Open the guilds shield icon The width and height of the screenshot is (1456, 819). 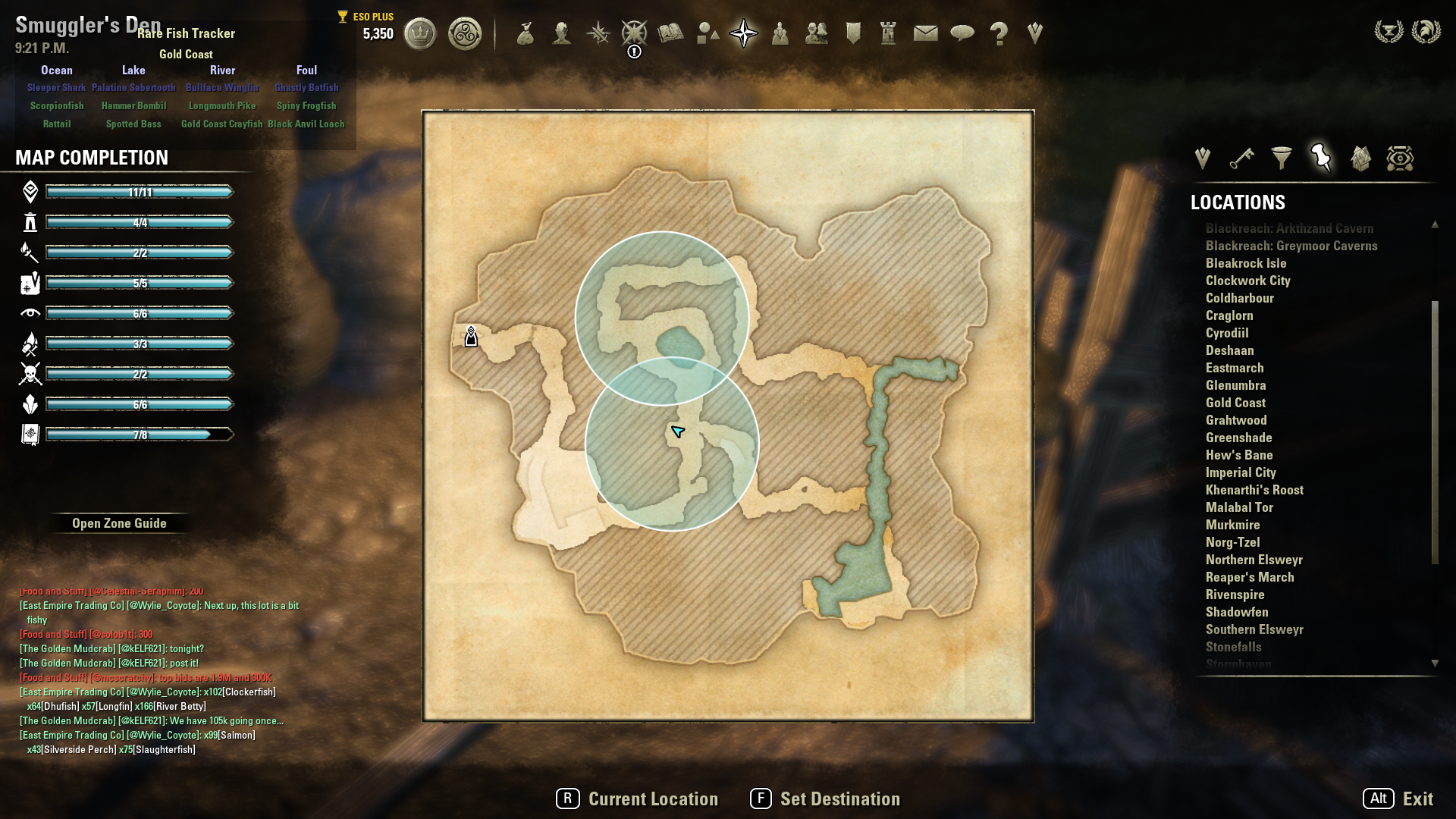[x=853, y=33]
